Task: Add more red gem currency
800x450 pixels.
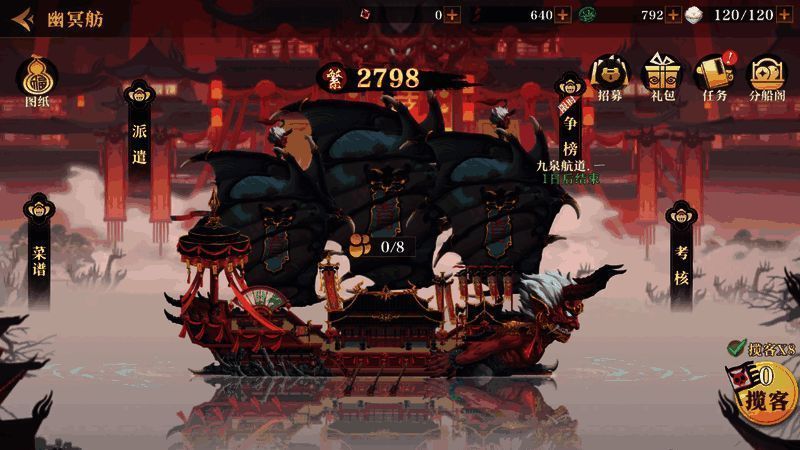Action: (453, 15)
